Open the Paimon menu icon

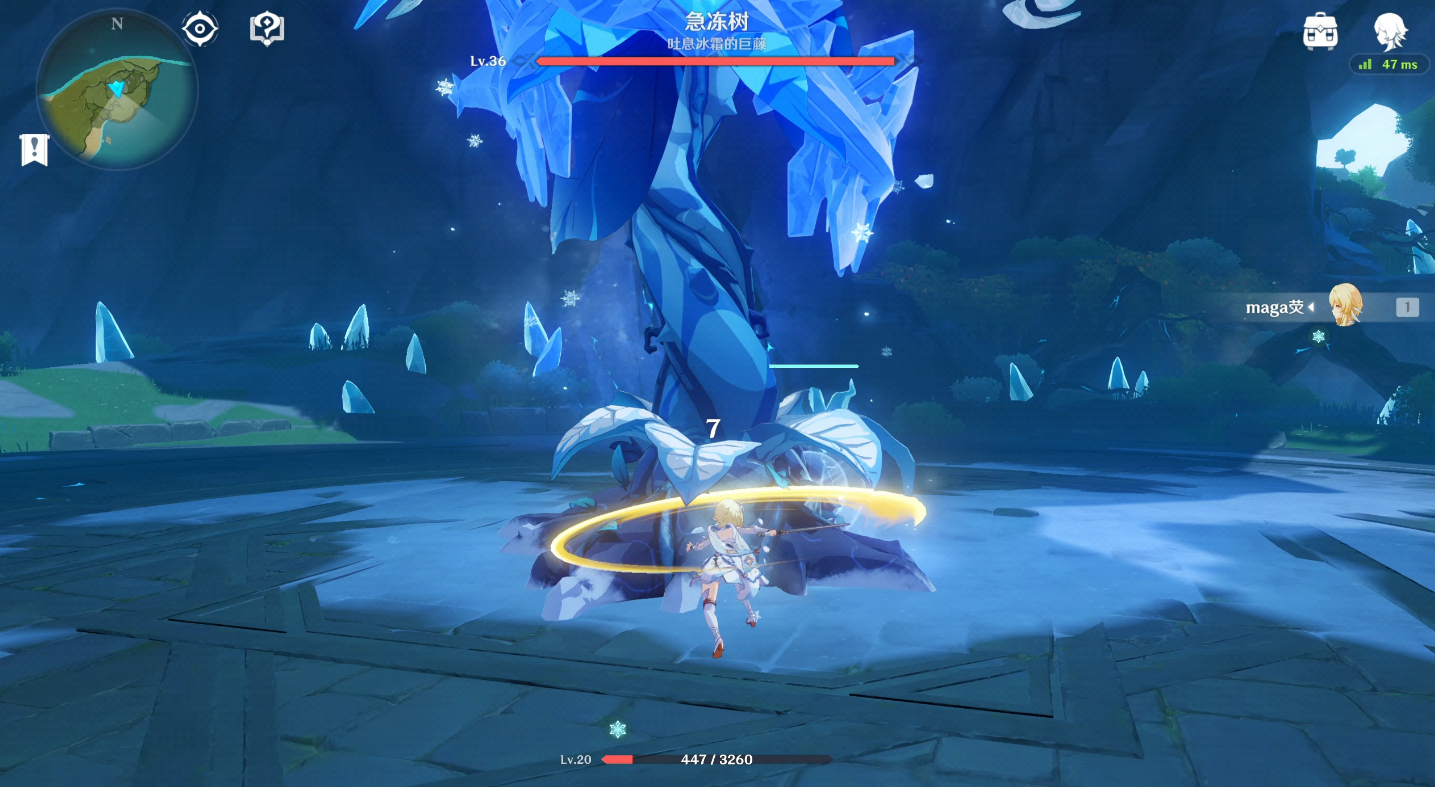pos(1389,31)
